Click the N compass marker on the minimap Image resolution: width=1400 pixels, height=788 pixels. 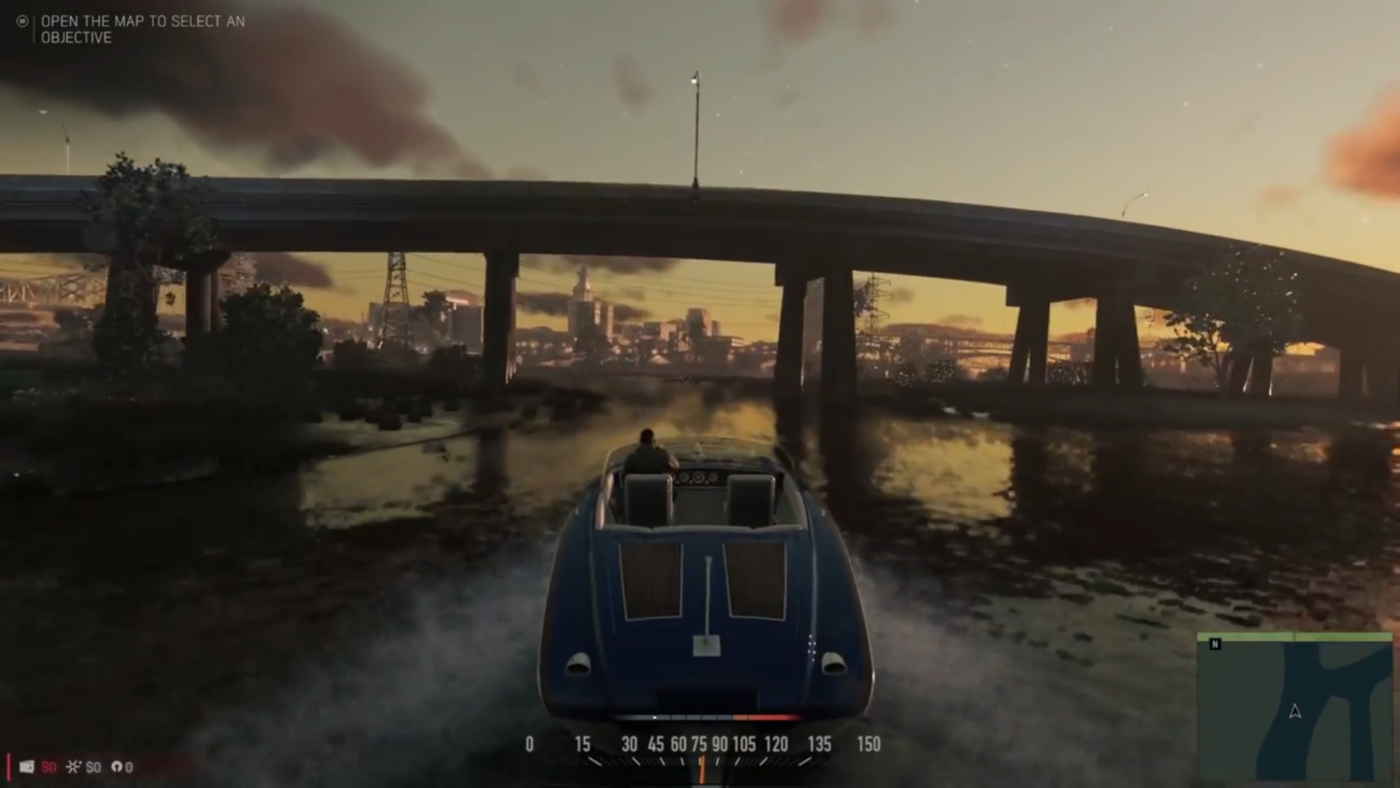(1215, 644)
